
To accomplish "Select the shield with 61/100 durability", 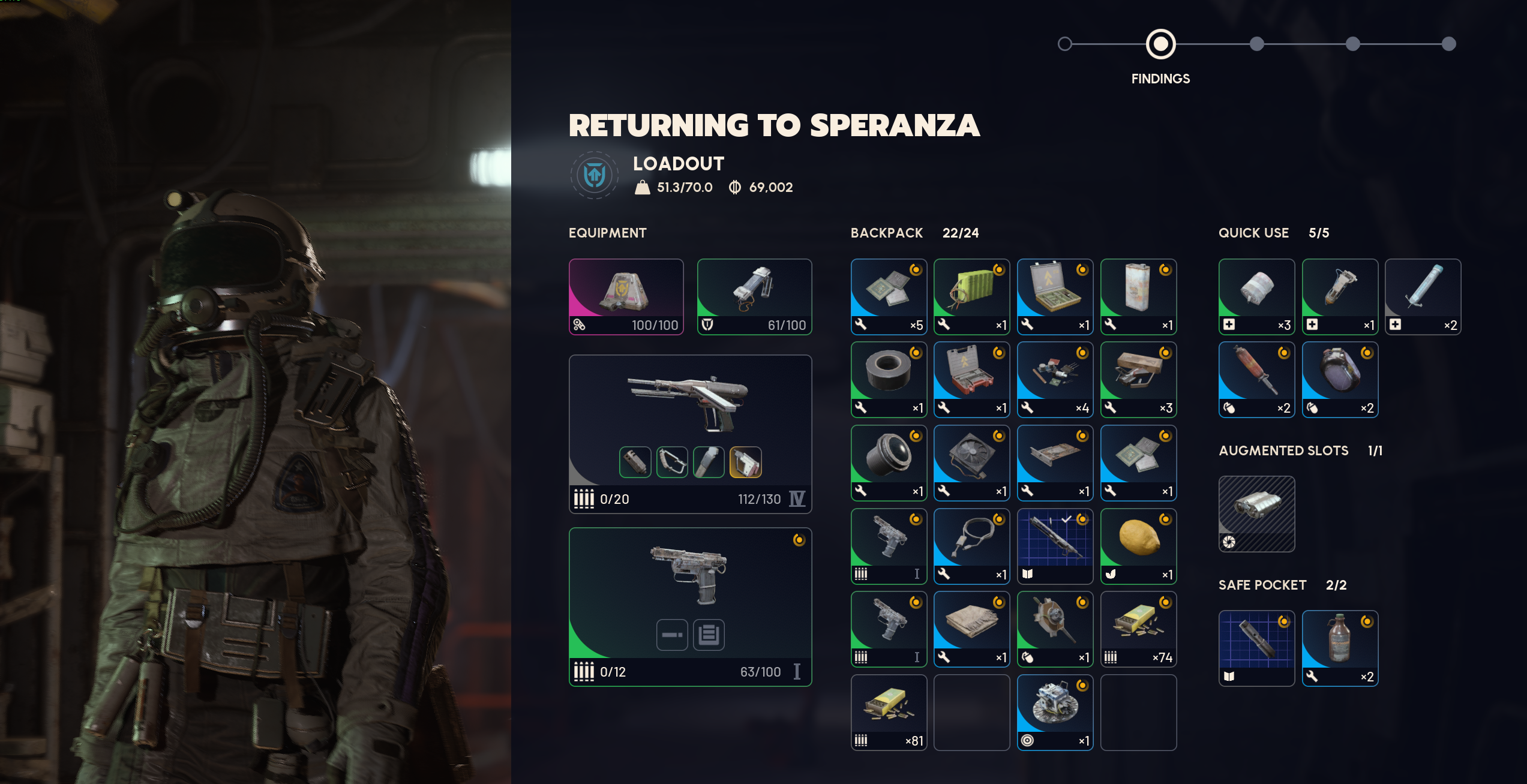I will [x=754, y=296].
